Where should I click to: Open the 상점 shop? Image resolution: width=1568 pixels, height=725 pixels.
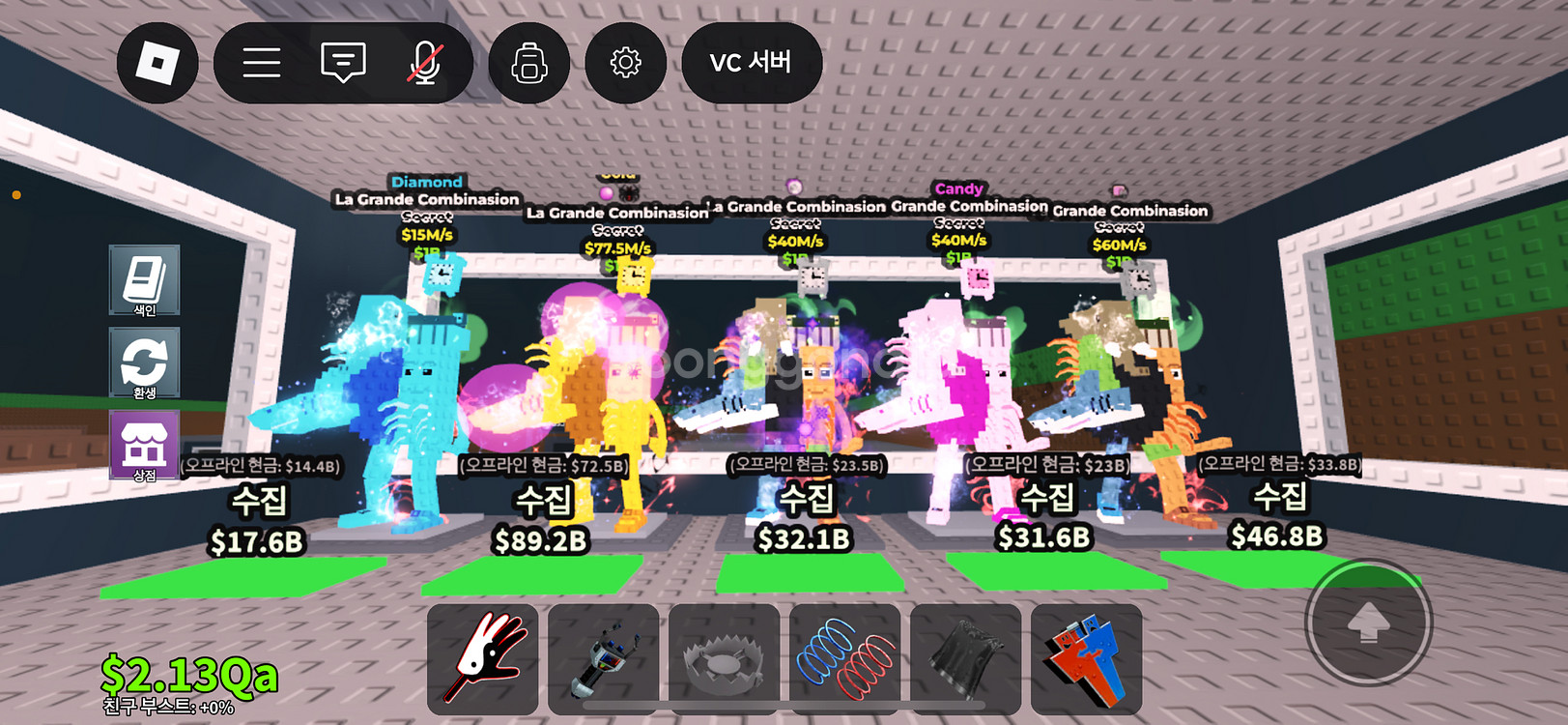click(144, 445)
